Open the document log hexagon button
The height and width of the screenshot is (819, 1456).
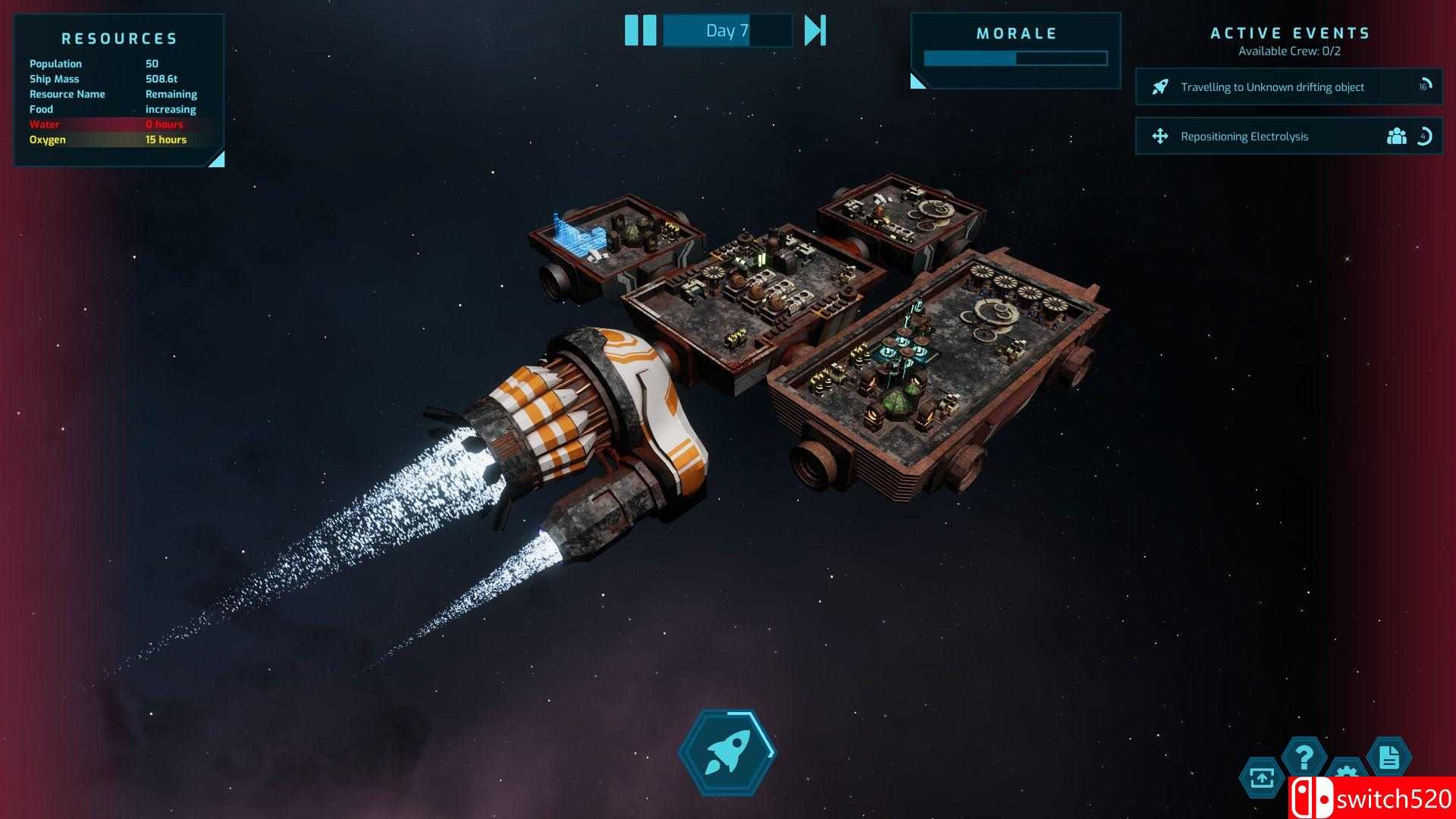(1389, 757)
